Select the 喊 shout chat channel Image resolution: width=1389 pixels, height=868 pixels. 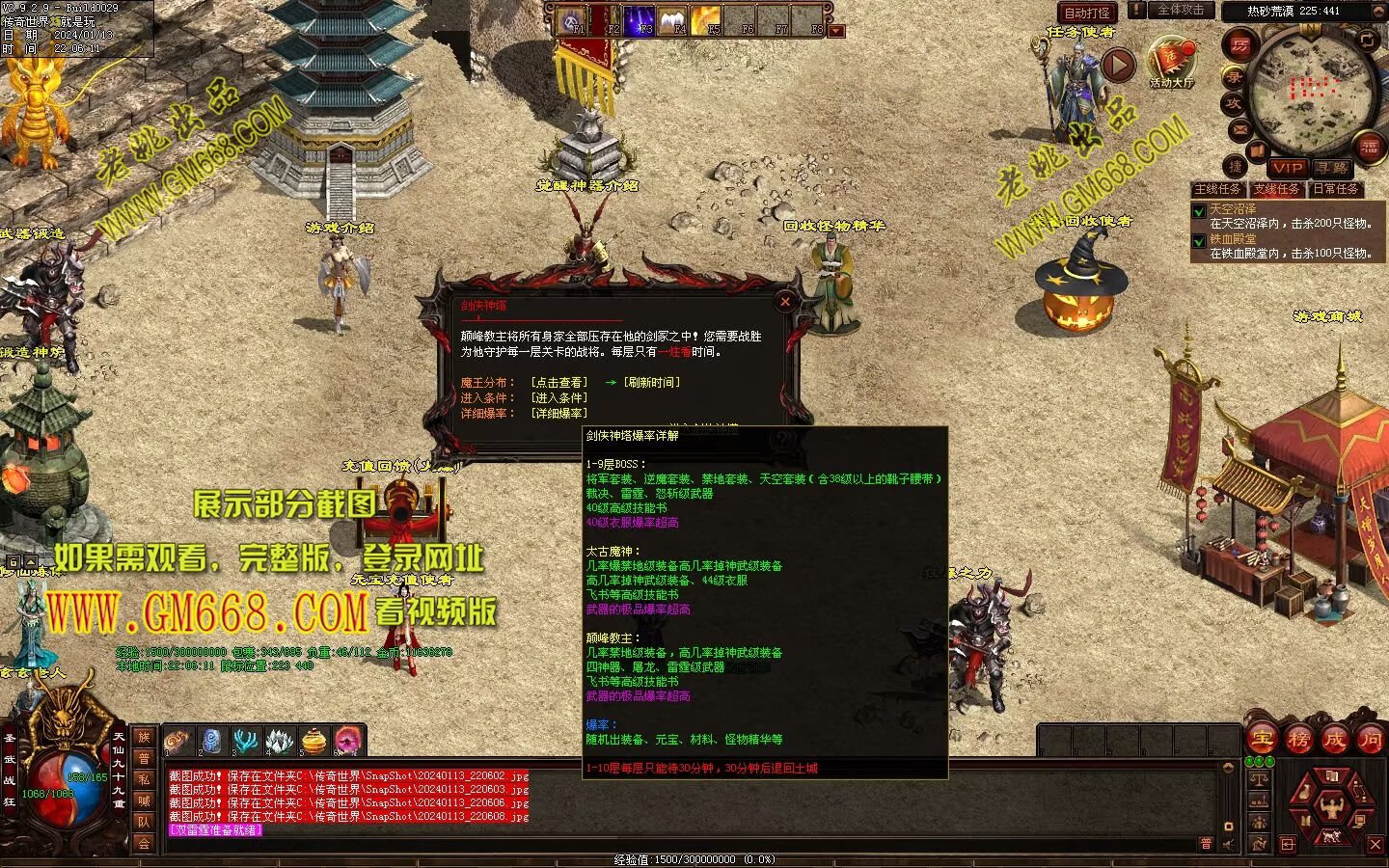144,800
